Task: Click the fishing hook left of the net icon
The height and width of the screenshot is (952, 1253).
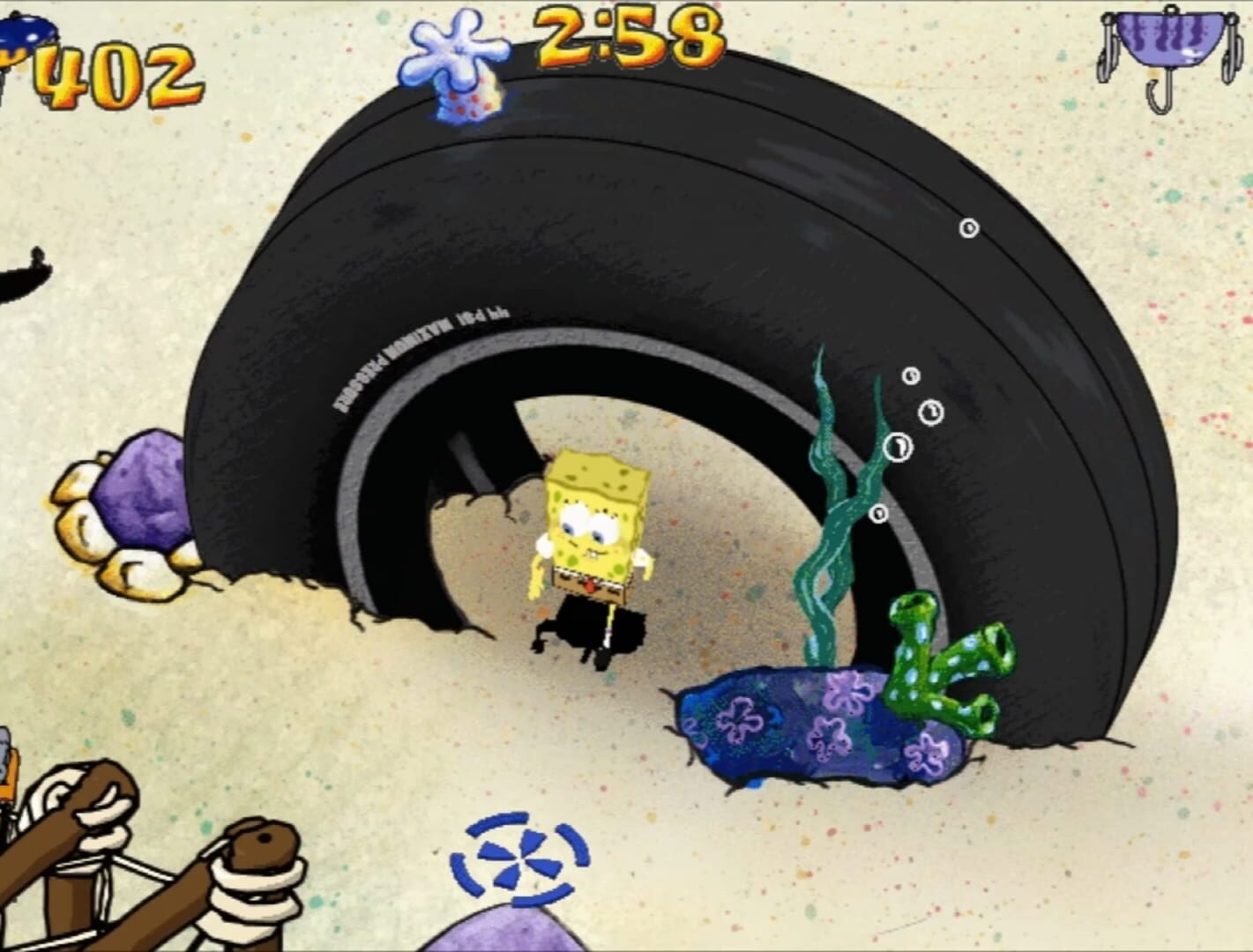Action: [x=1105, y=62]
